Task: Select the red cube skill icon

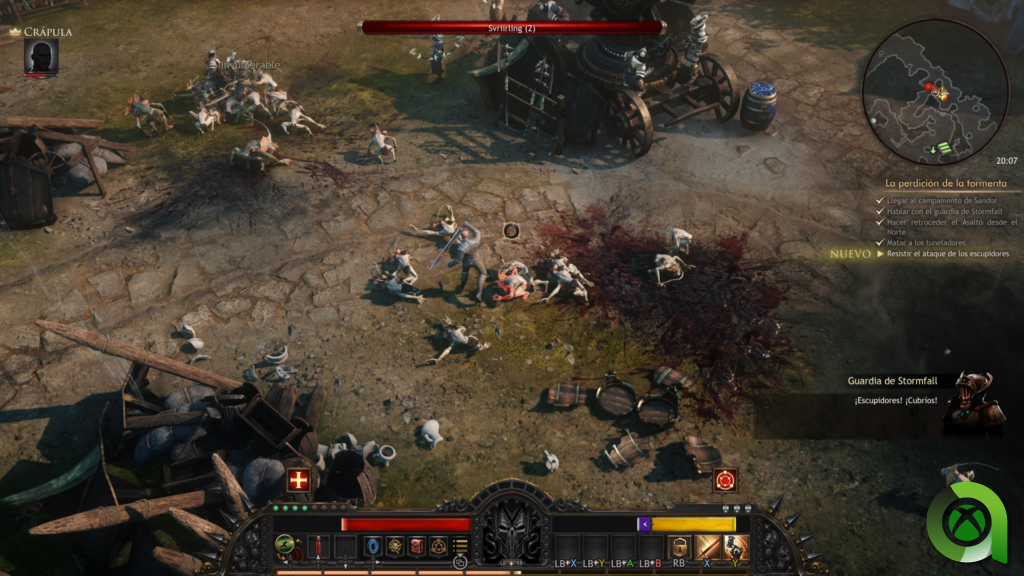Action: (417, 546)
